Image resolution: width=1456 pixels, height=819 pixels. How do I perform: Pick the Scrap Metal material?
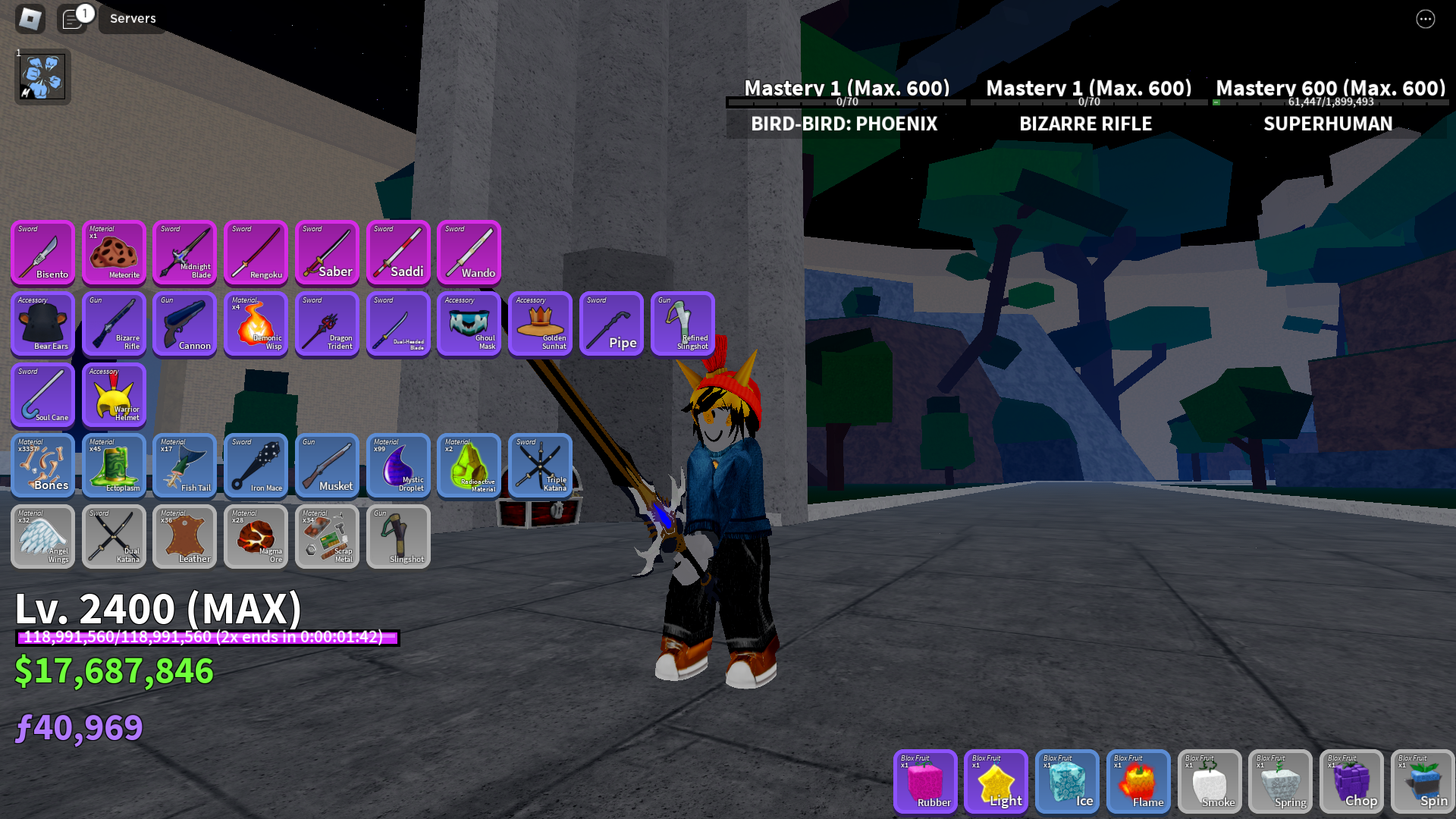click(x=327, y=537)
